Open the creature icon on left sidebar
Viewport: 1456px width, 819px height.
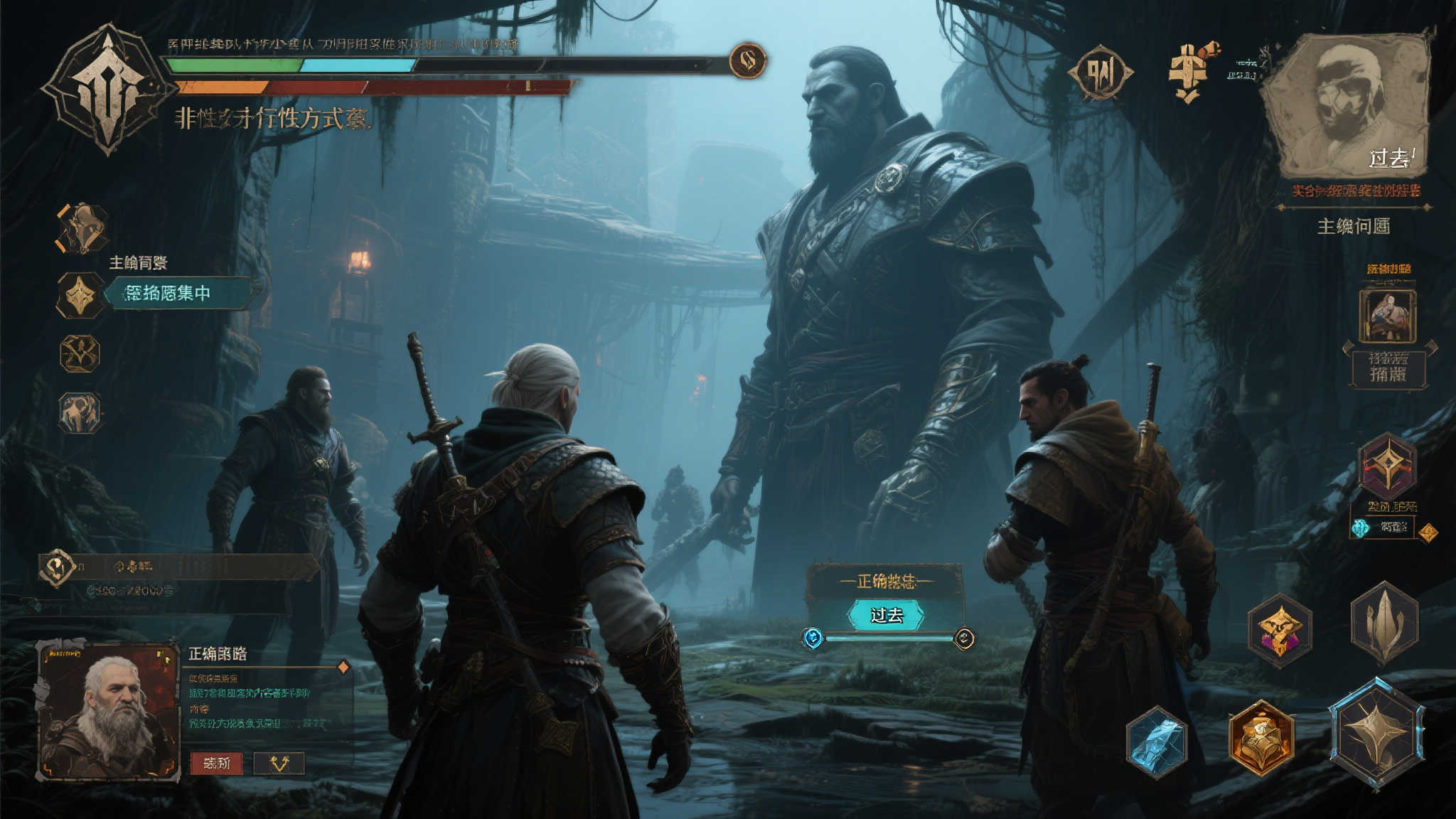80,413
